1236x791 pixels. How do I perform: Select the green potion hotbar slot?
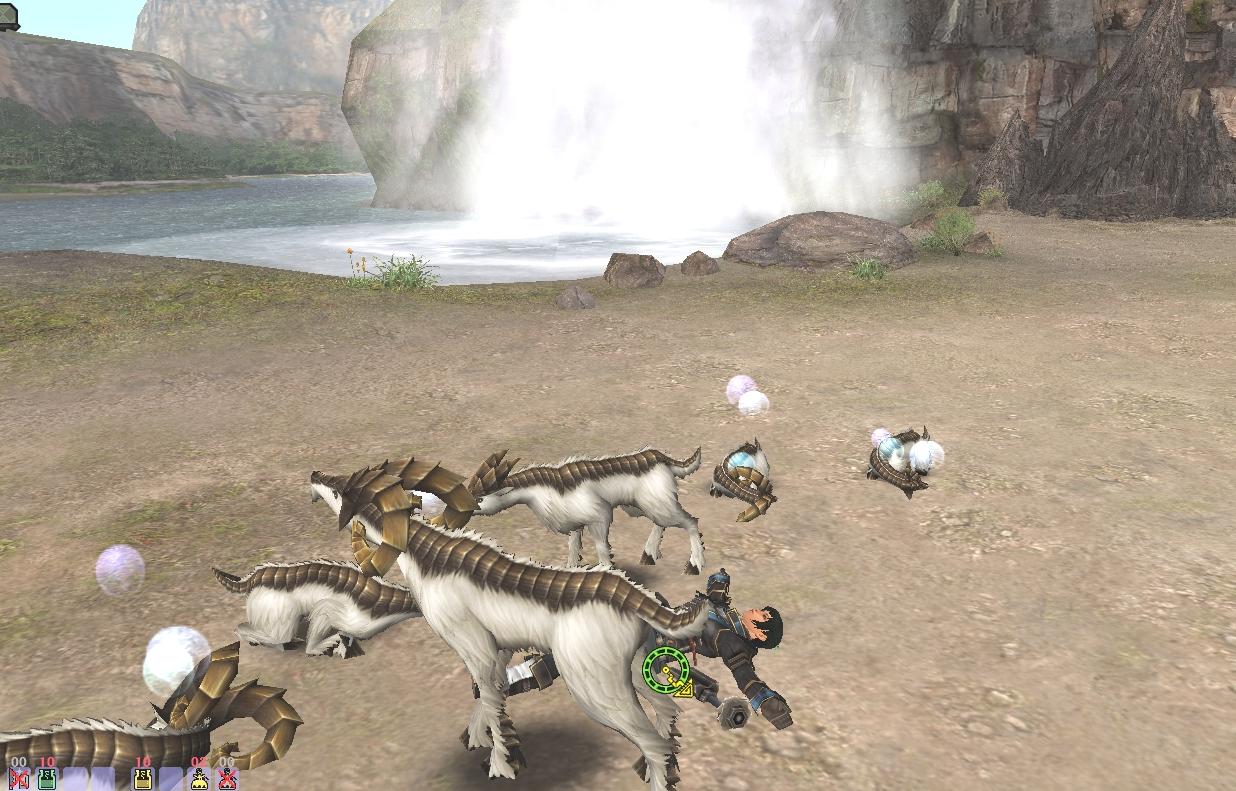point(46,778)
